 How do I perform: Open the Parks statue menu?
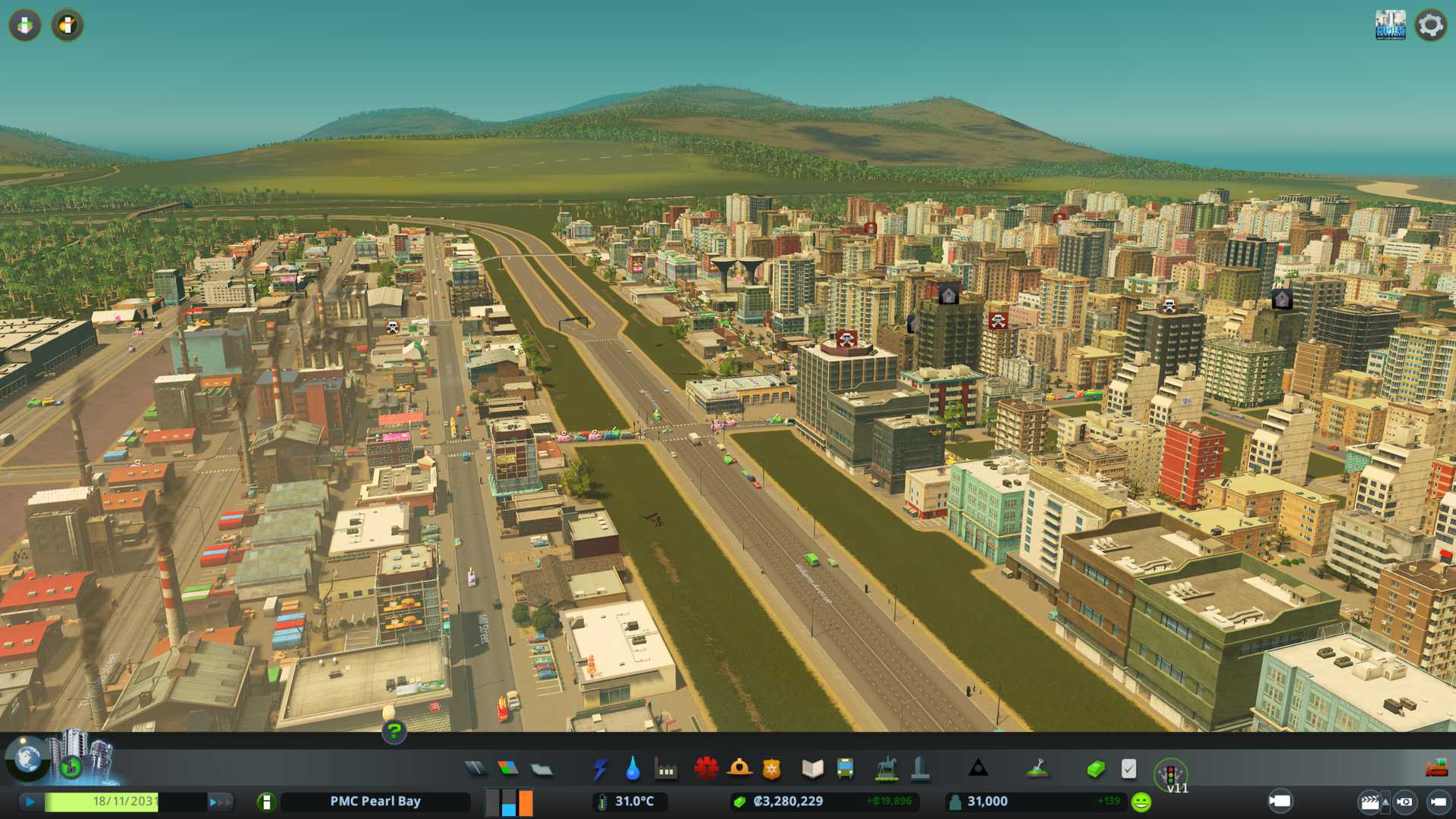click(886, 769)
